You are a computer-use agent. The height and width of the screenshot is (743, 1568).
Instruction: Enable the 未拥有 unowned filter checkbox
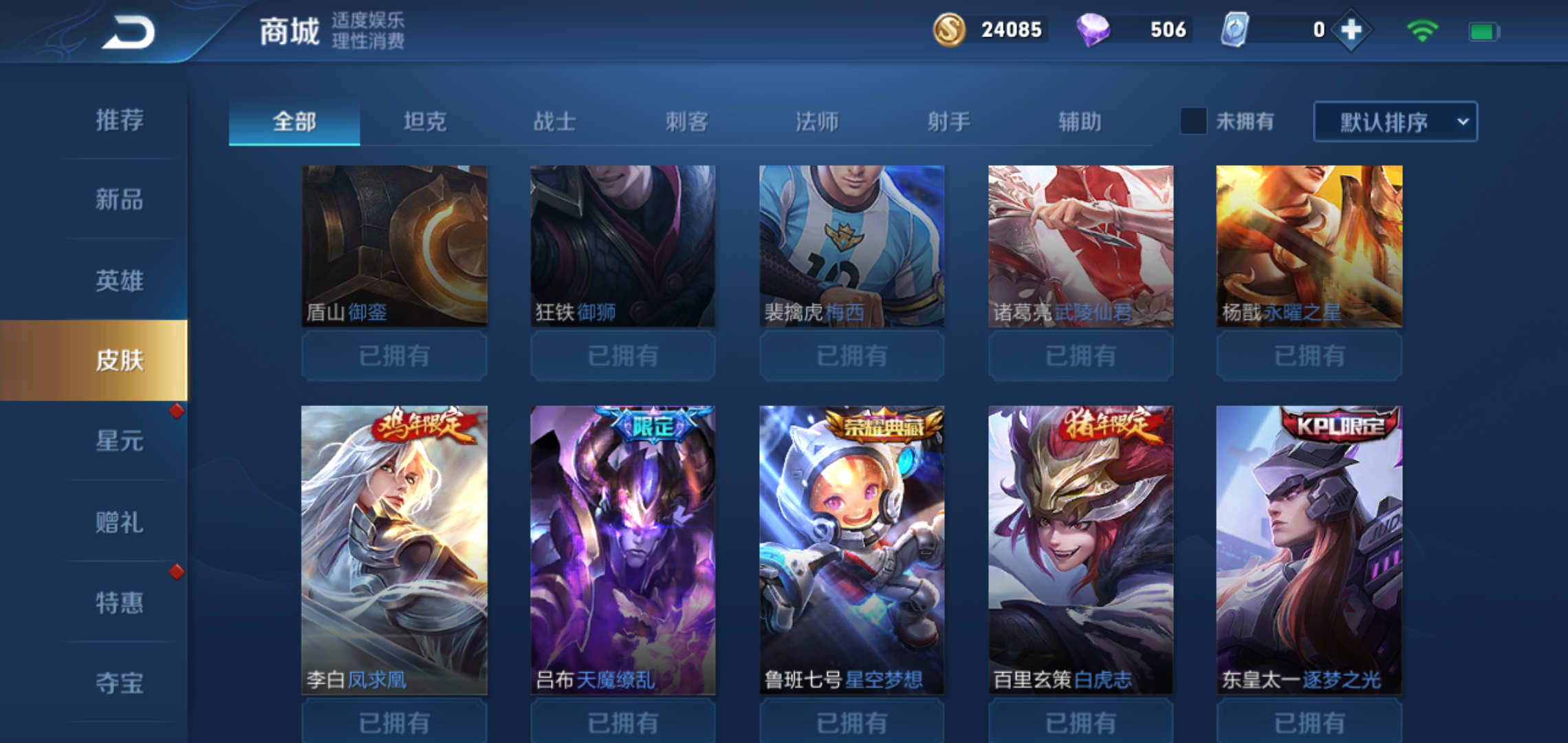1193,121
